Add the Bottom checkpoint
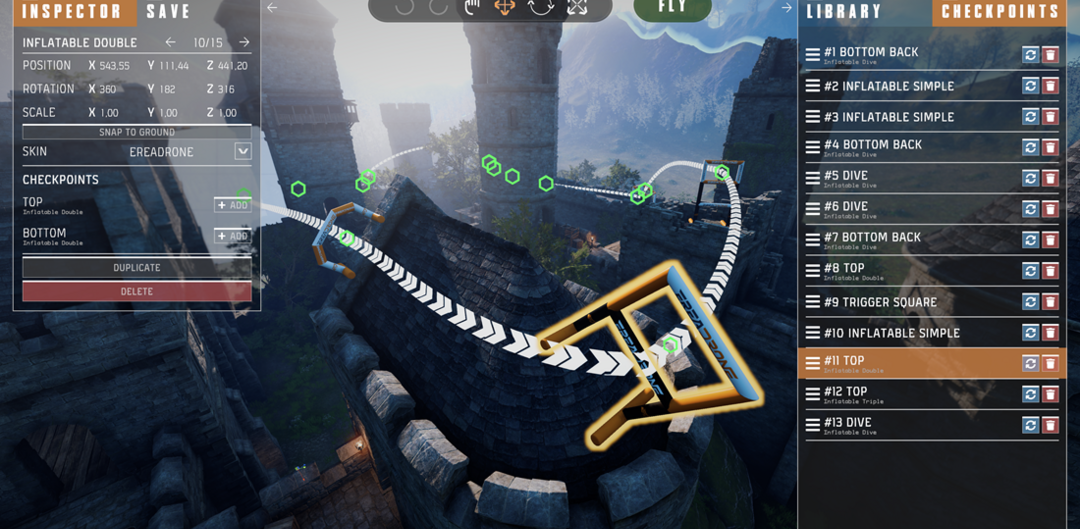The height and width of the screenshot is (529, 1080). click(232, 236)
